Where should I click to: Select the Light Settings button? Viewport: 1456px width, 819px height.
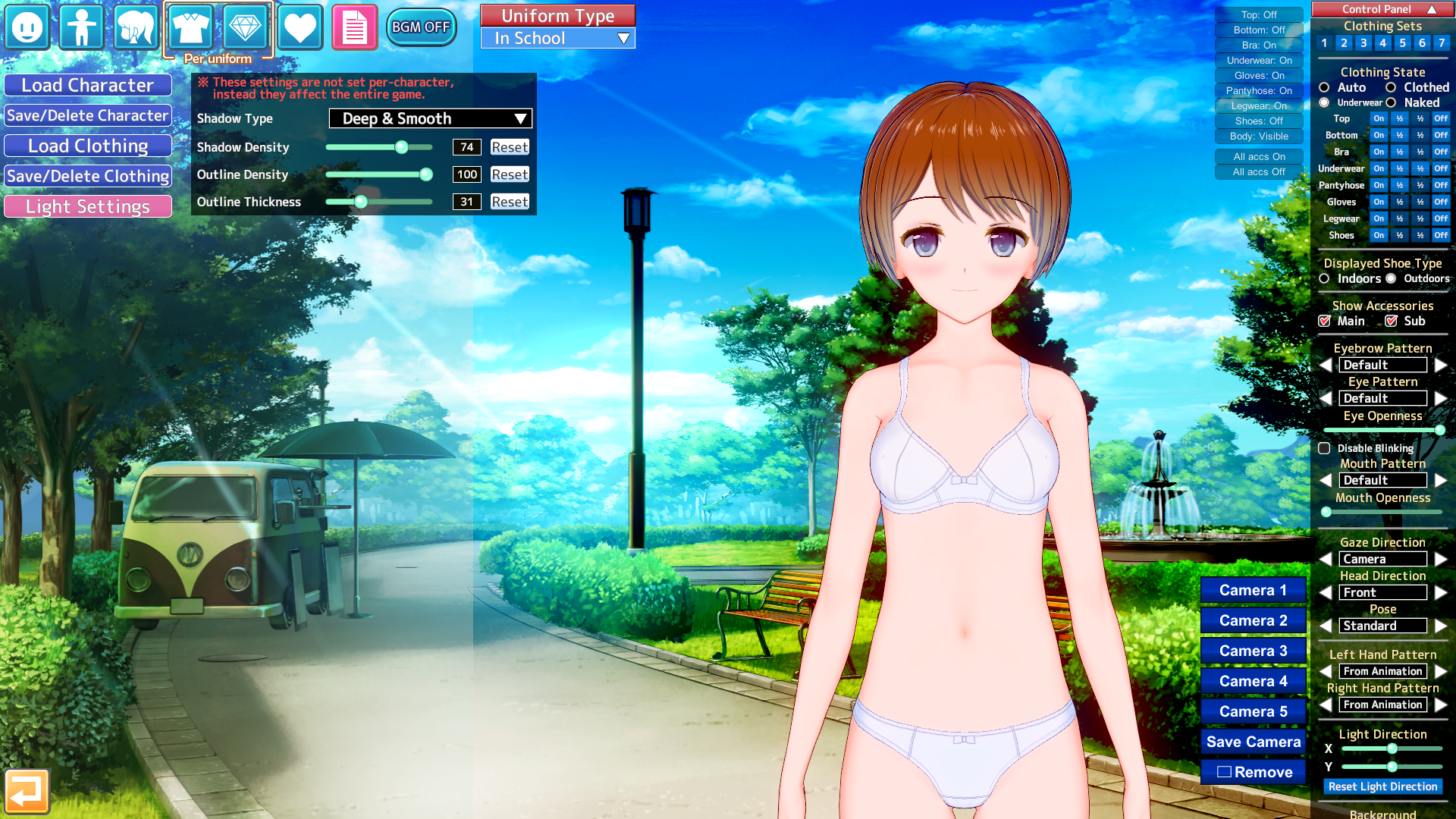click(x=88, y=207)
